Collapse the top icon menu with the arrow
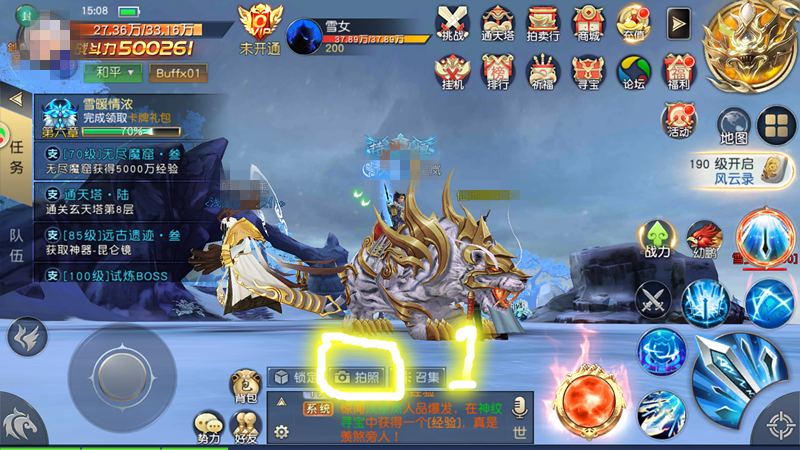 coord(679,22)
